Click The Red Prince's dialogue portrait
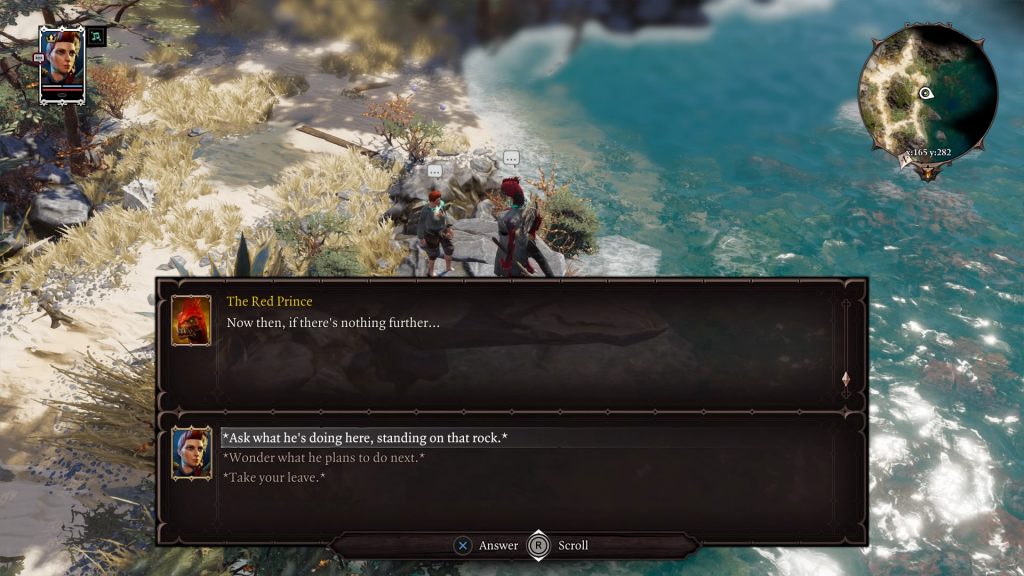This screenshot has width=1024, height=576. [191, 320]
